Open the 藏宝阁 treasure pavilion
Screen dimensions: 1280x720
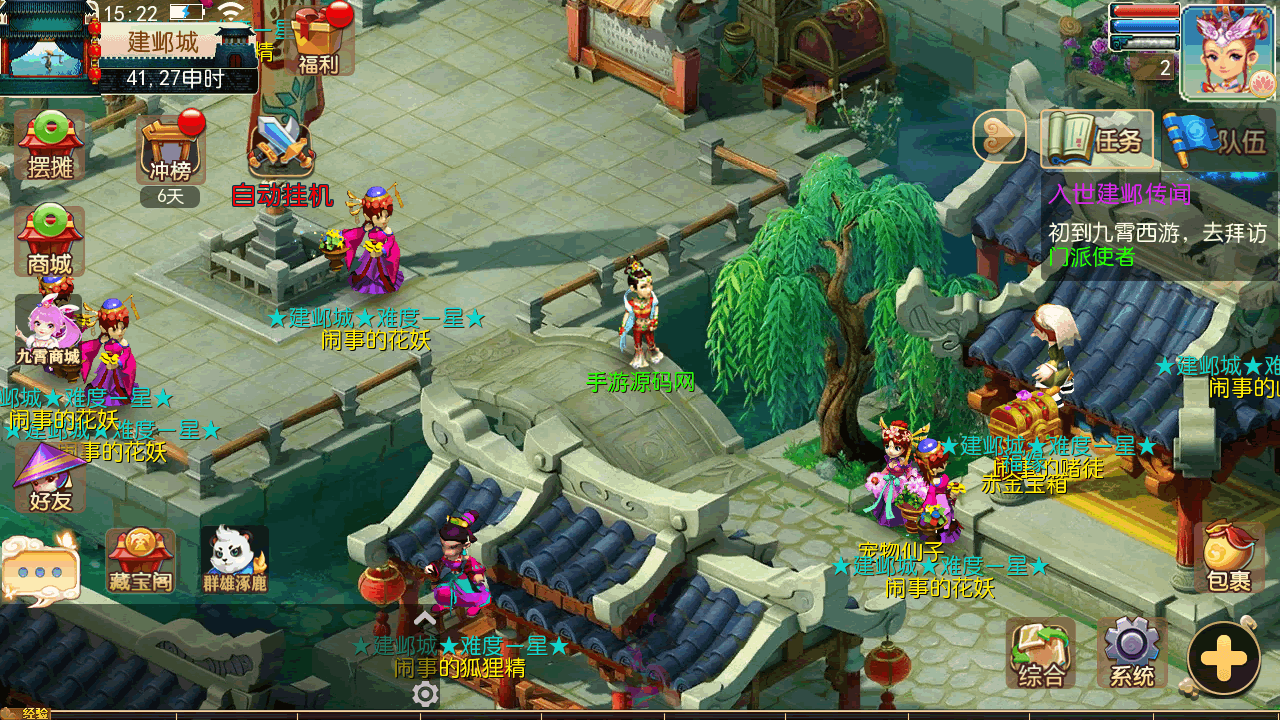coord(140,560)
